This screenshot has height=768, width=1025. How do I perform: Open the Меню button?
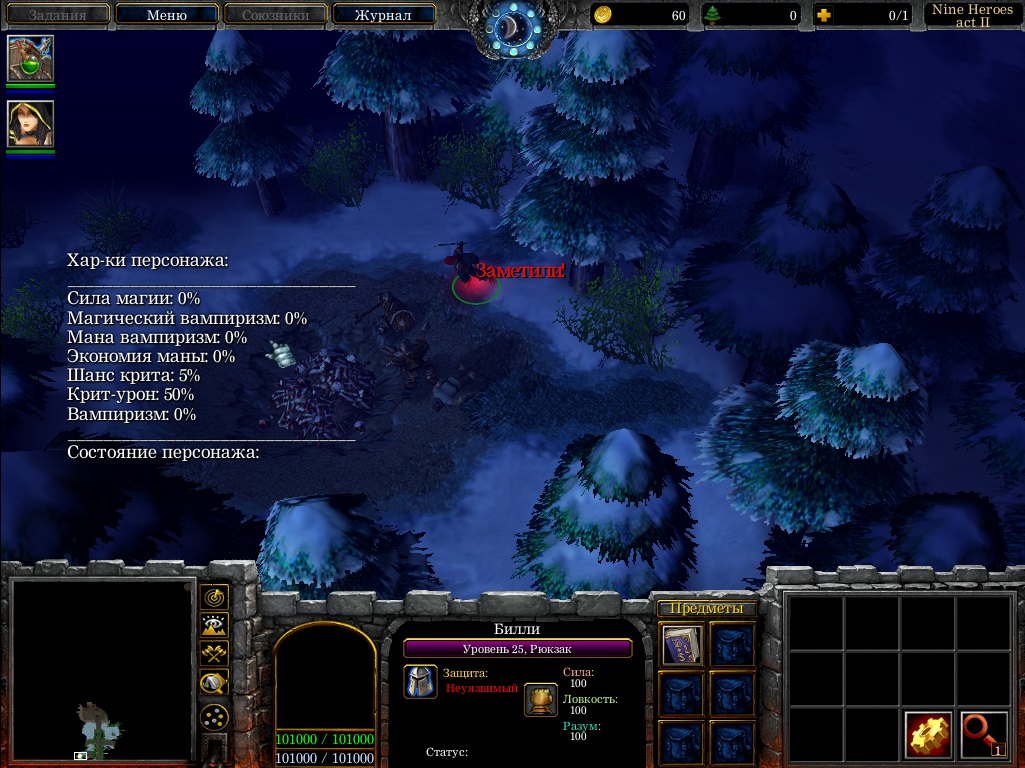[x=167, y=15]
